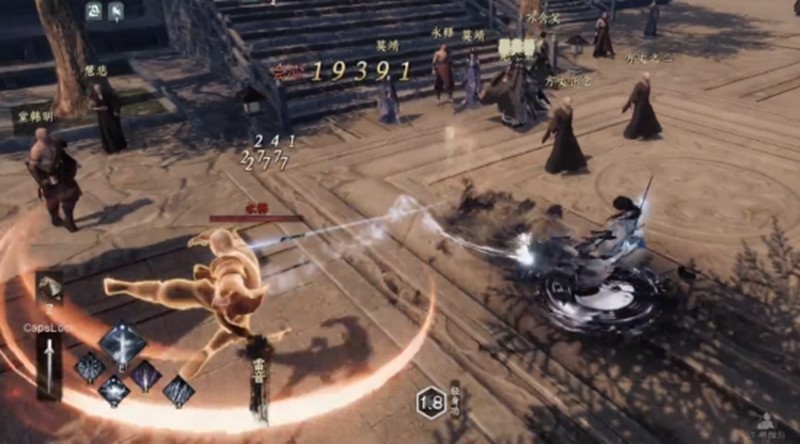This screenshot has width=800, height=444.
Task: Activate the leftmost small diamond skill
Action: (89, 367)
